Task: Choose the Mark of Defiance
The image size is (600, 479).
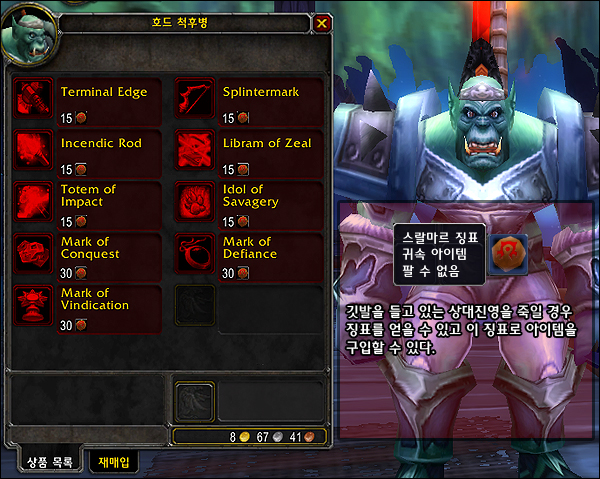Action: pyautogui.click(x=196, y=254)
